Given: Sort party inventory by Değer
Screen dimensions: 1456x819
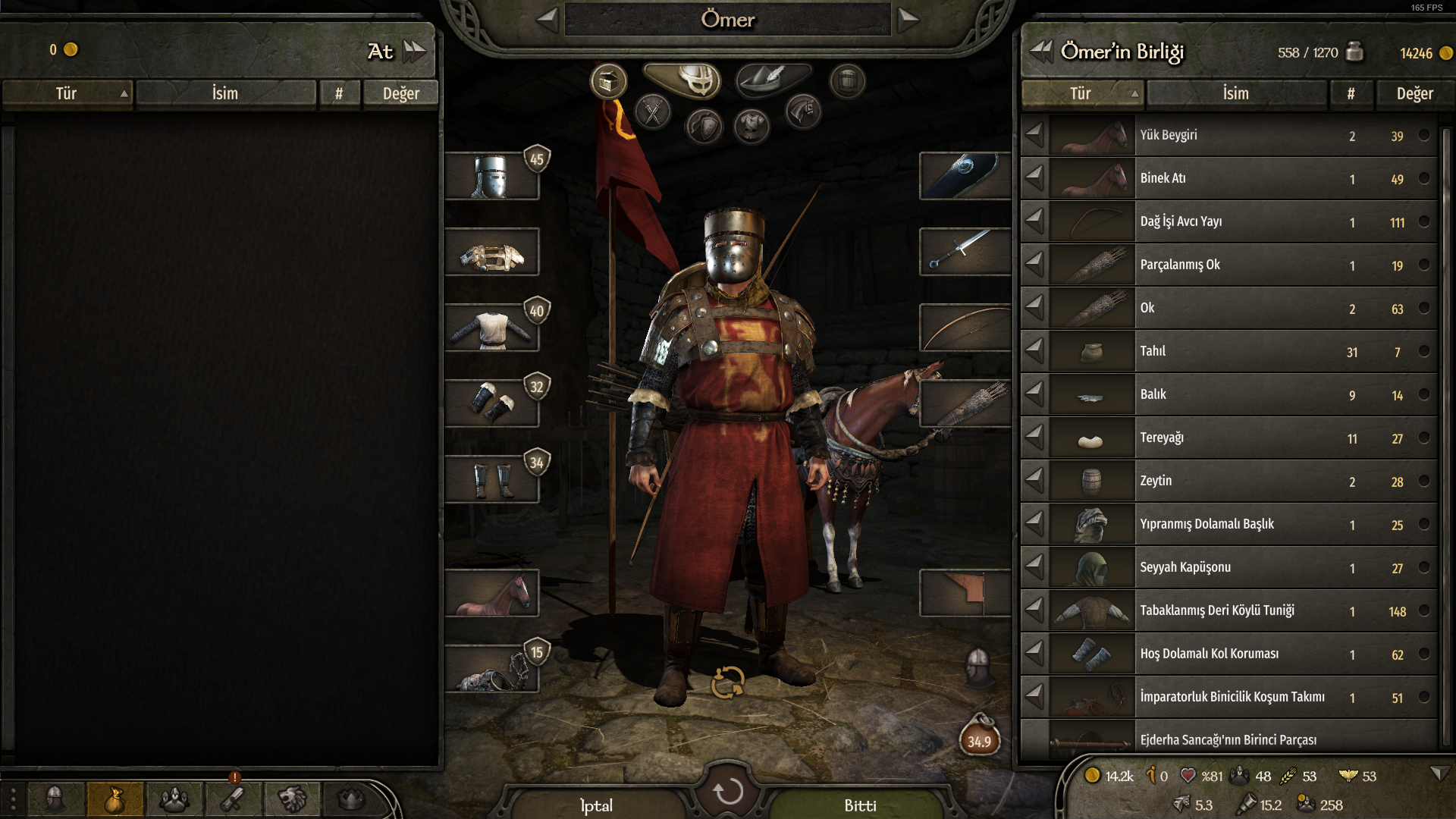Looking at the screenshot, I should (1414, 93).
